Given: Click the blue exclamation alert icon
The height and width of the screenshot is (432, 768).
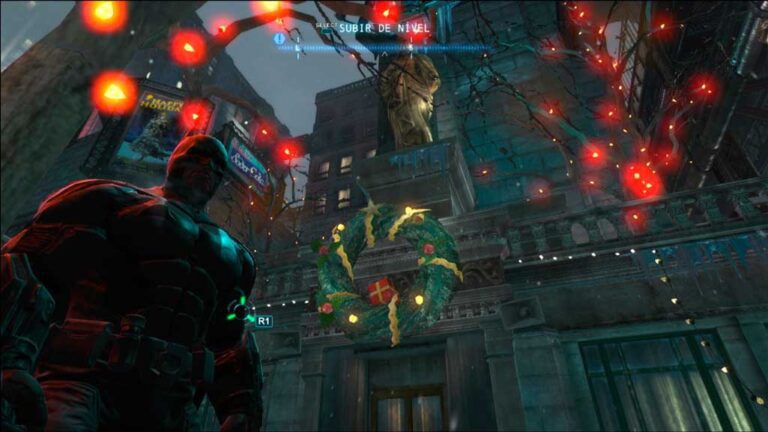Looking at the screenshot, I should (x=279, y=38).
